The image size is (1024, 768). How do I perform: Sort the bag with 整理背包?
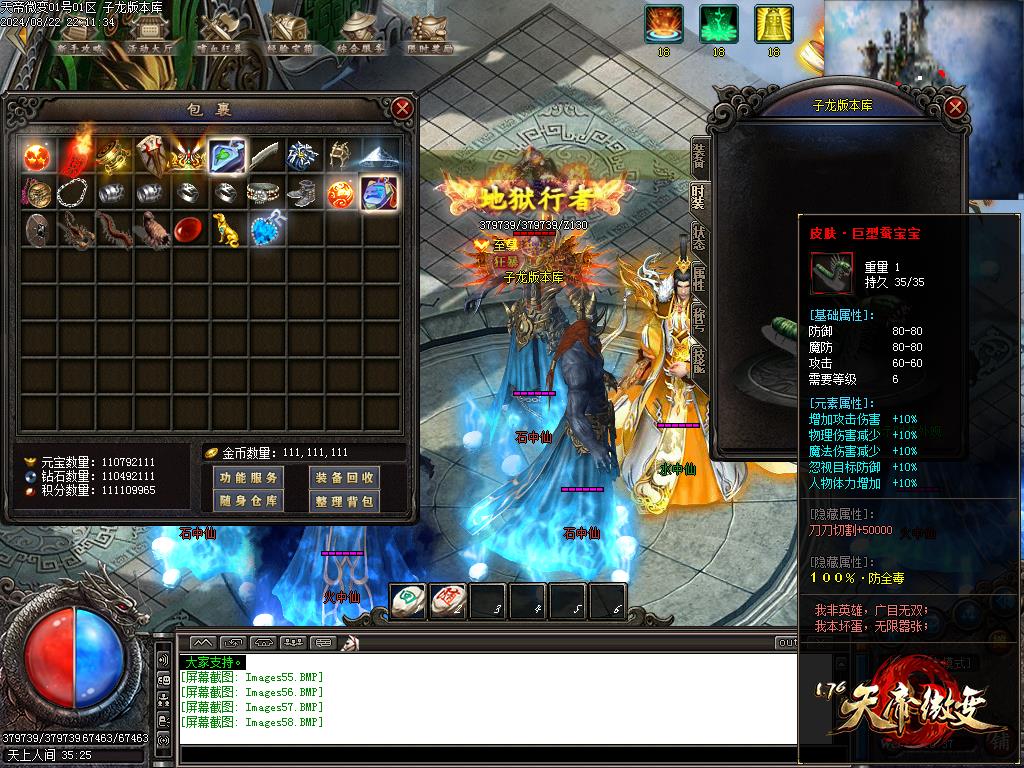point(343,501)
